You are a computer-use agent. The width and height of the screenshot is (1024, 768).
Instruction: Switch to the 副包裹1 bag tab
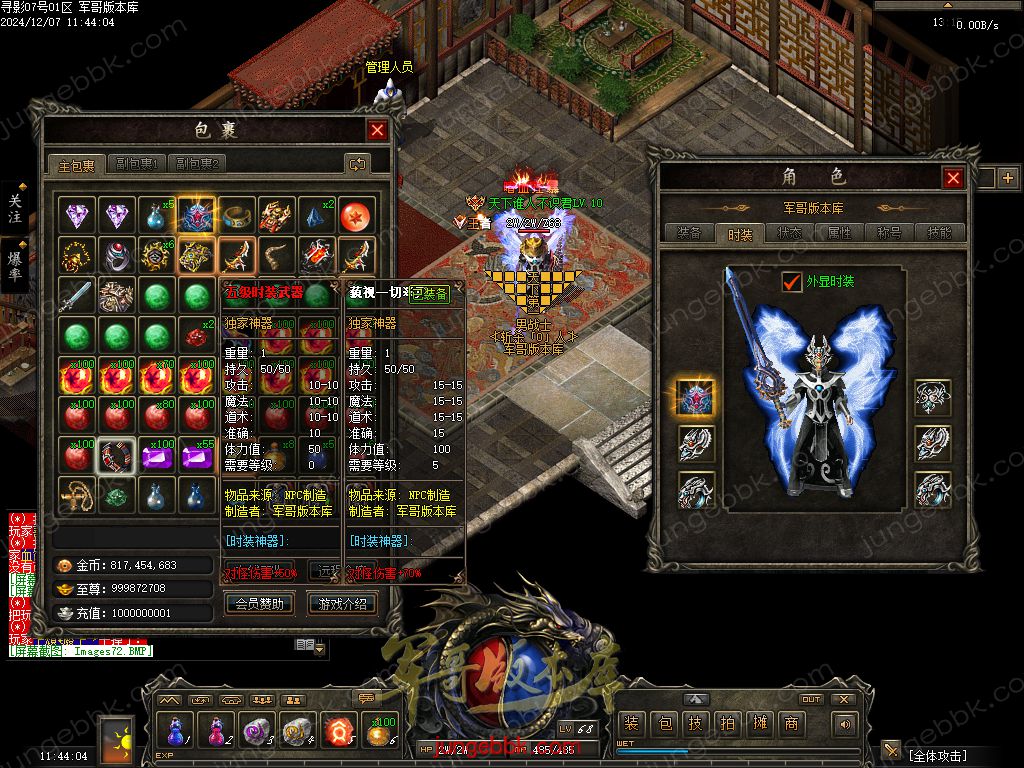pos(137,164)
